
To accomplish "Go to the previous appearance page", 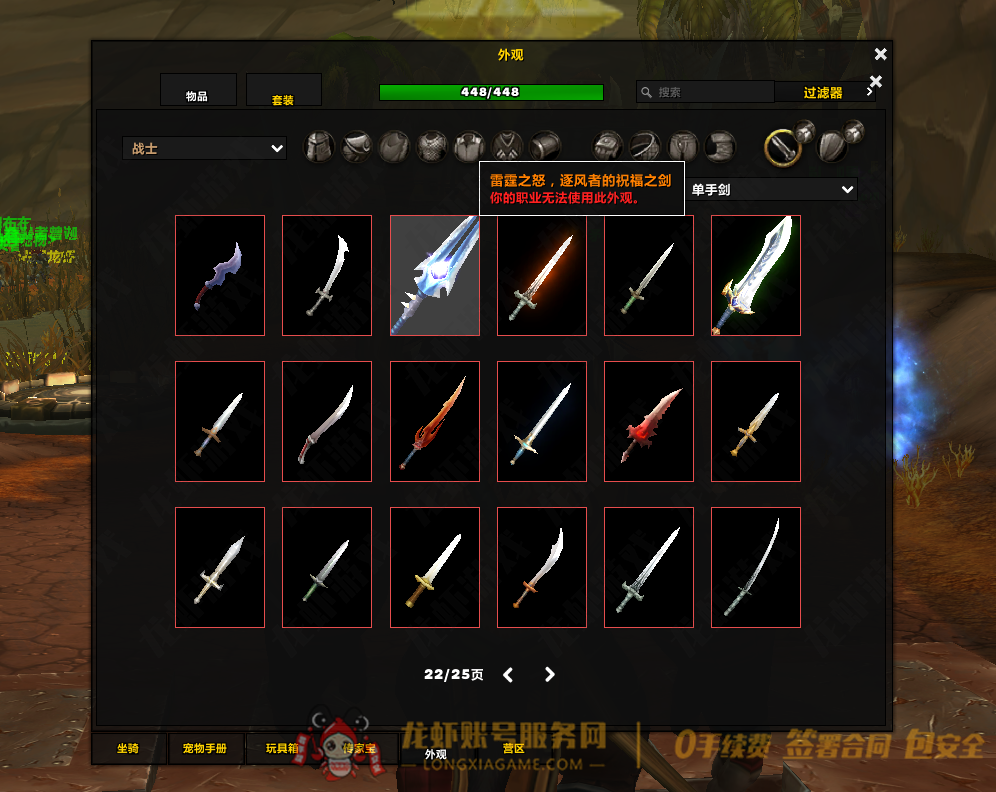I will (508, 675).
